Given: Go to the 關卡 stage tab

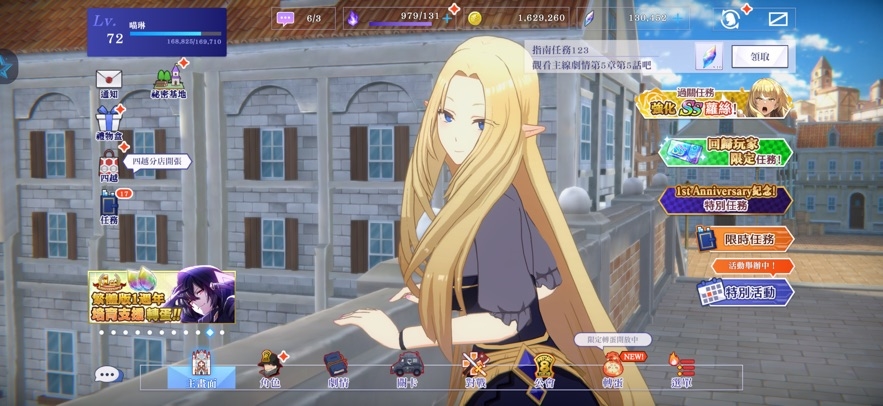Looking at the screenshot, I should pos(407,368).
